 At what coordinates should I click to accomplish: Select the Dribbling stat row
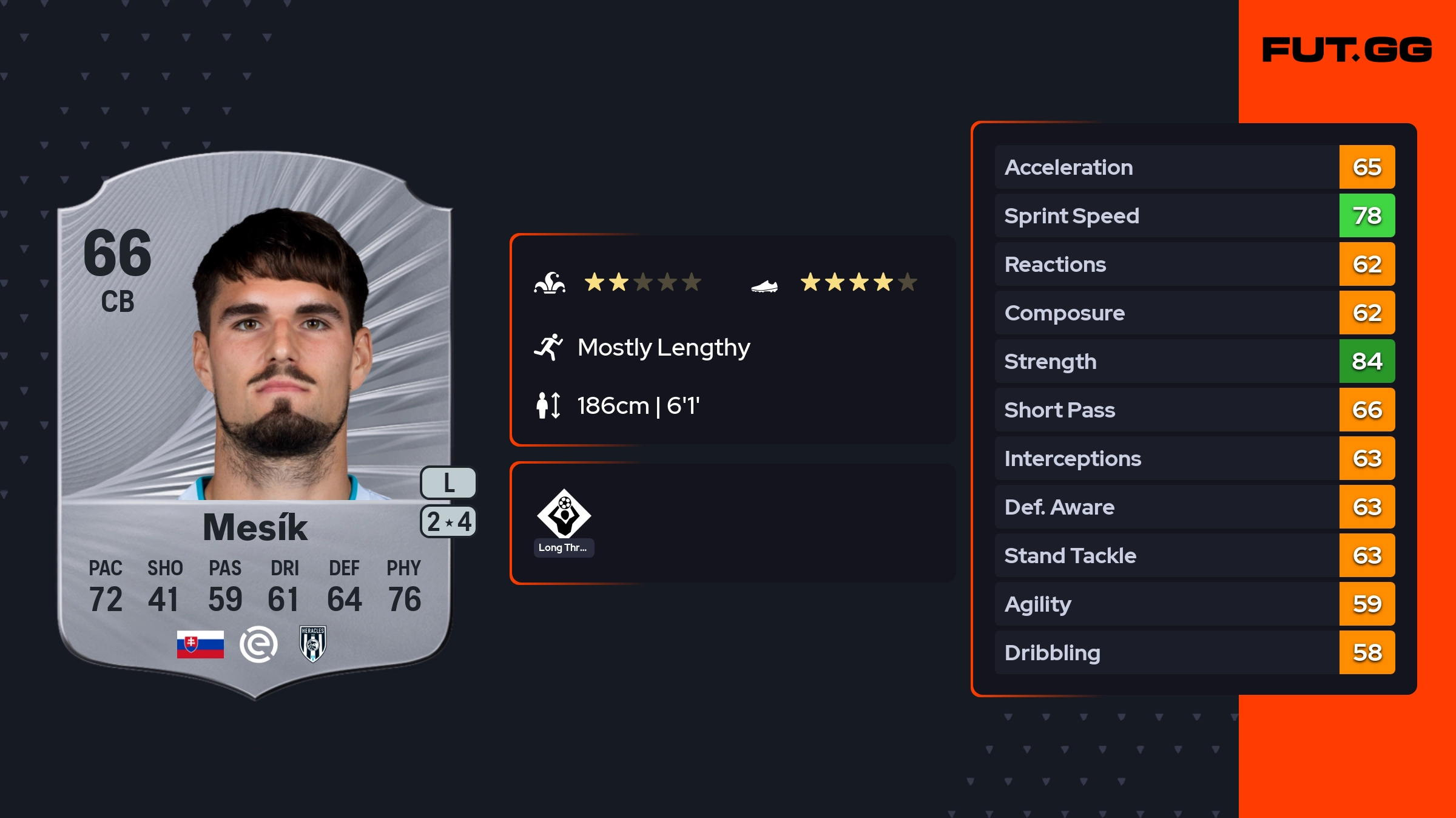tap(1194, 653)
